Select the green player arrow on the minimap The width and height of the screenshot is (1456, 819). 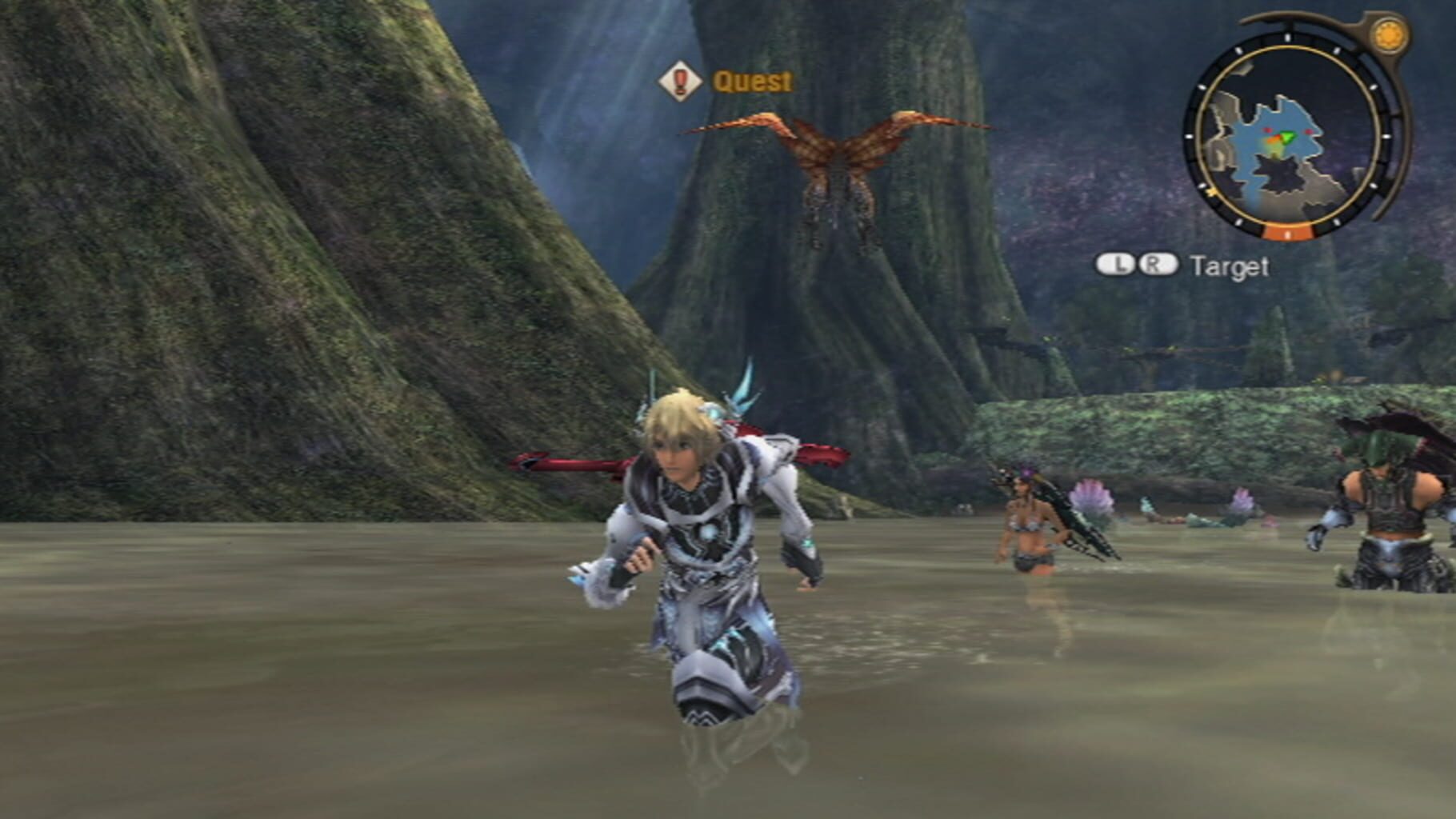click(1287, 136)
